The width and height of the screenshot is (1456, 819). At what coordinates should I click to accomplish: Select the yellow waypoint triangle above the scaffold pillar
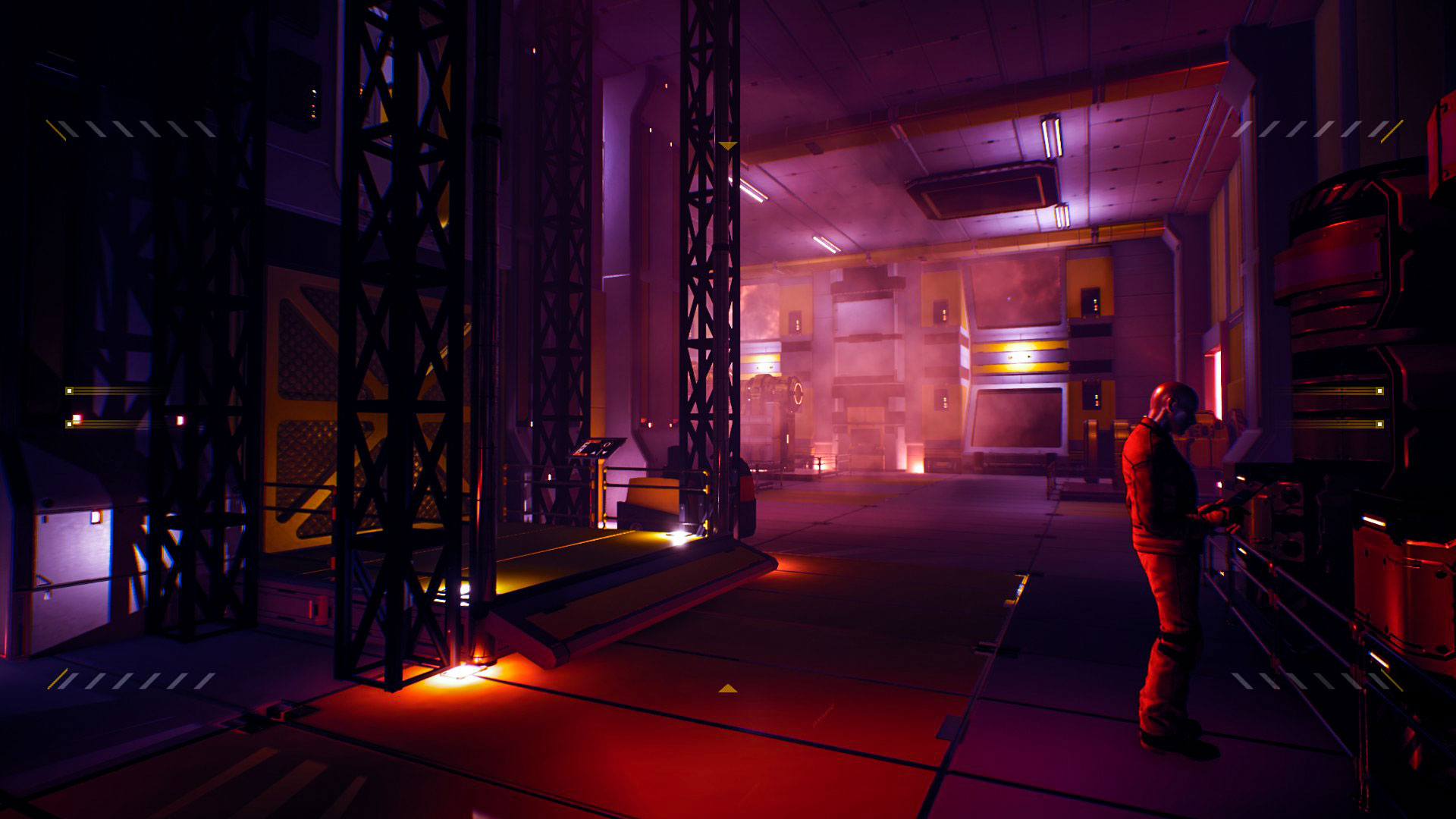[730, 145]
